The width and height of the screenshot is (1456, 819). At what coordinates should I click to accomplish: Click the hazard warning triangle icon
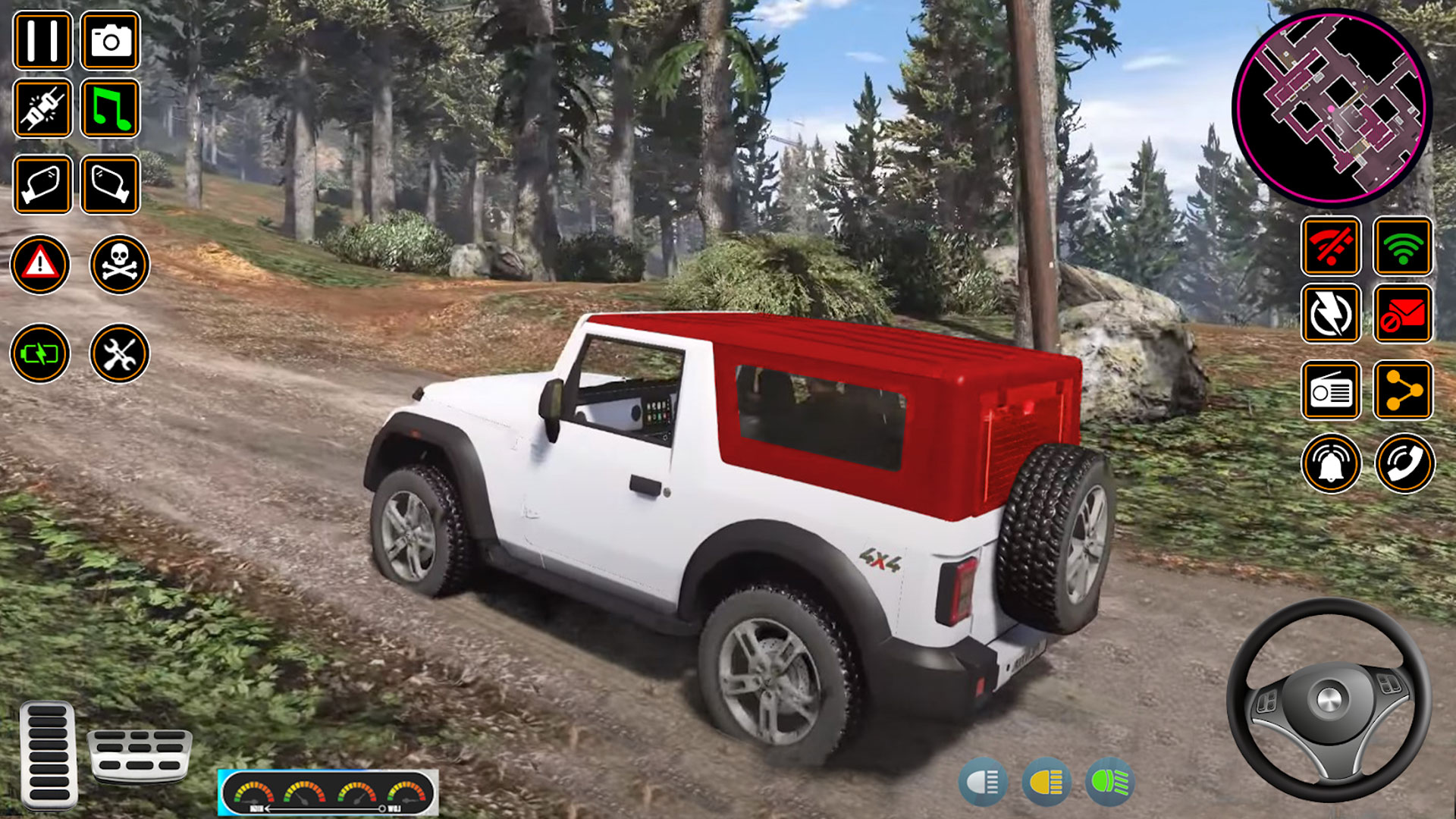pyautogui.click(x=42, y=265)
